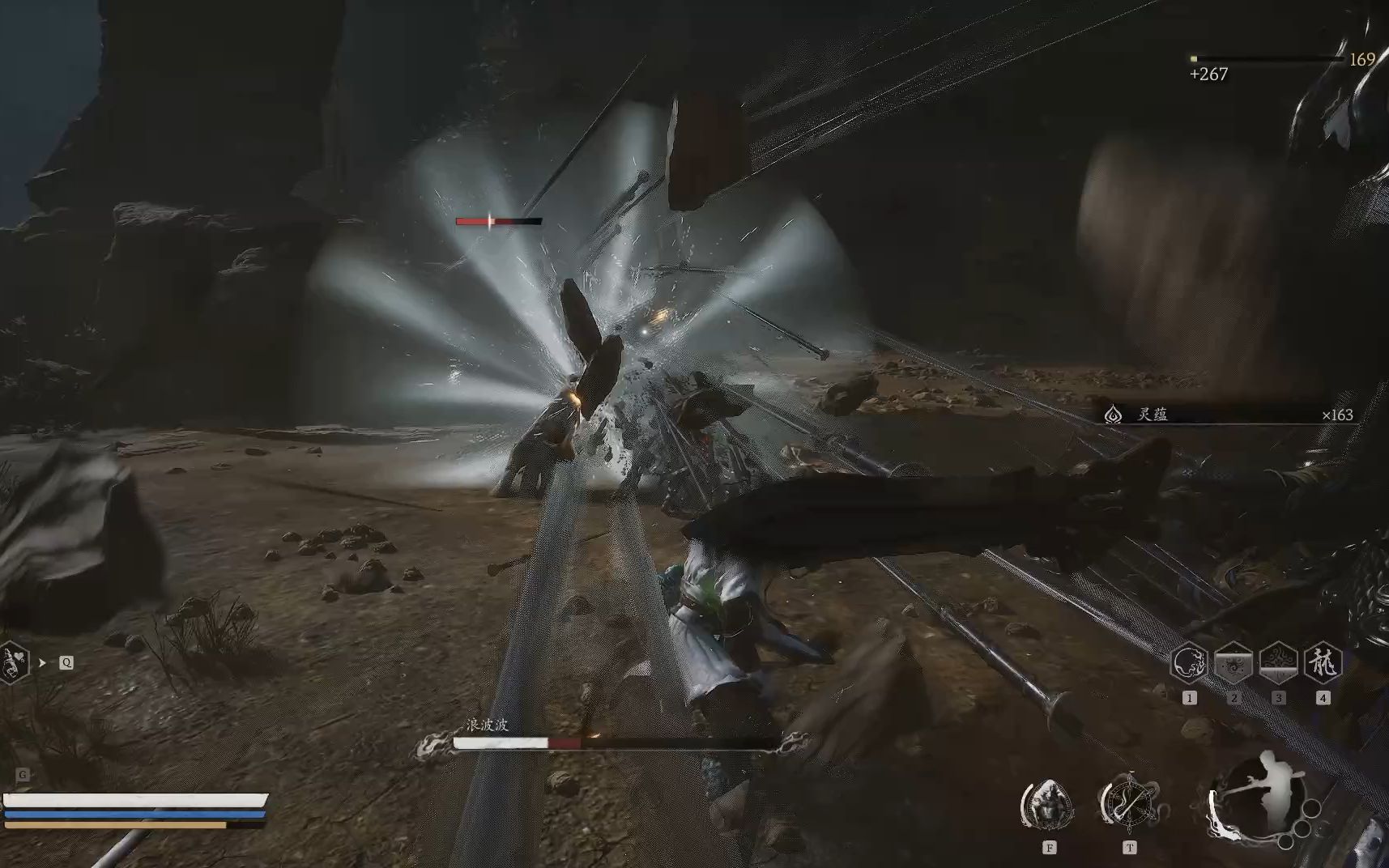The height and width of the screenshot is (868, 1389).
Task: Use the healing gourd item slot
Action: coord(11,663)
